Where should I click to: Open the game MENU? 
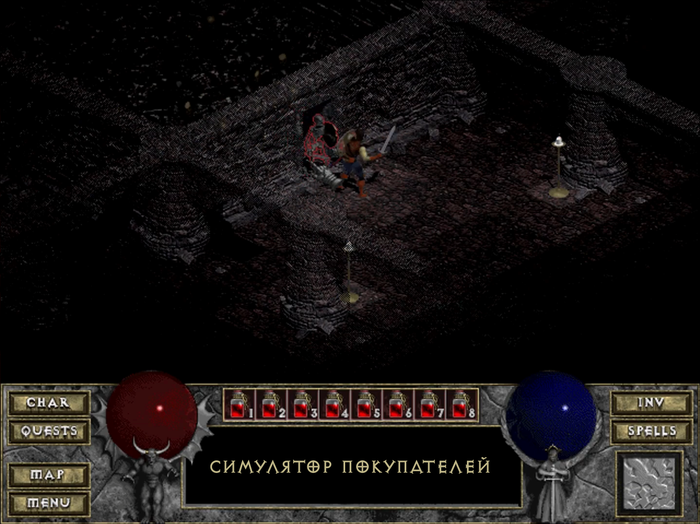click(x=49, y=502)
